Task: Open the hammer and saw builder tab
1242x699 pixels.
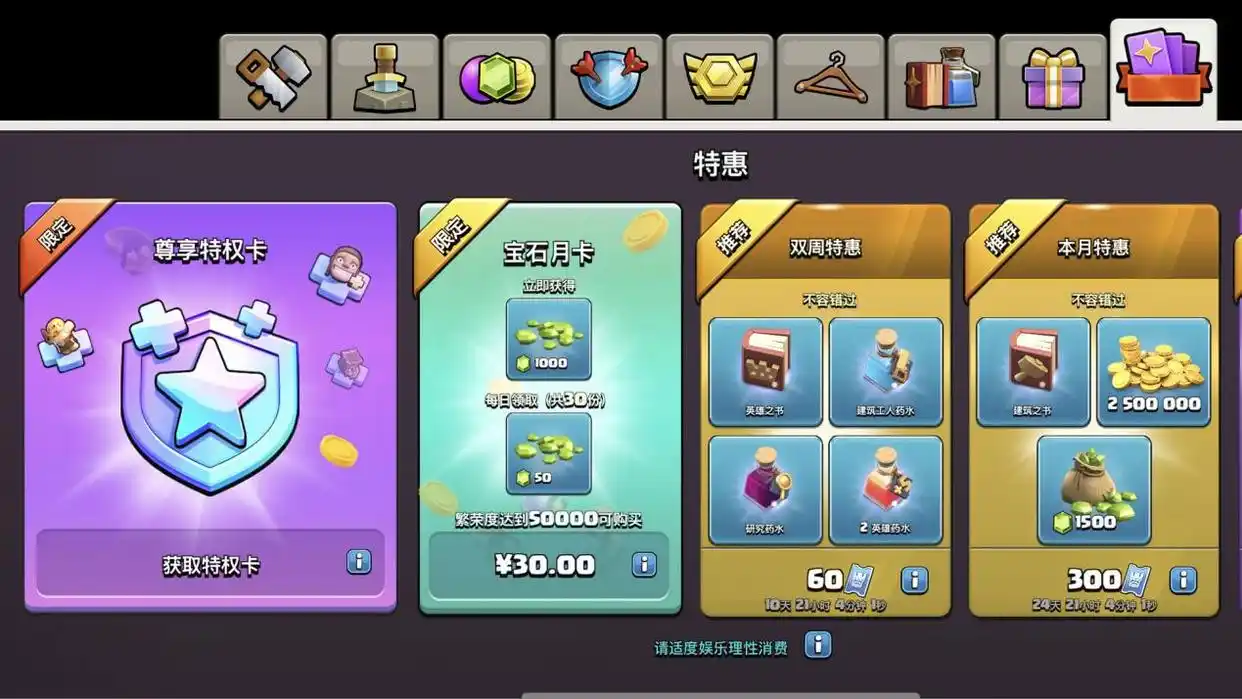Action: click(273, 77)
